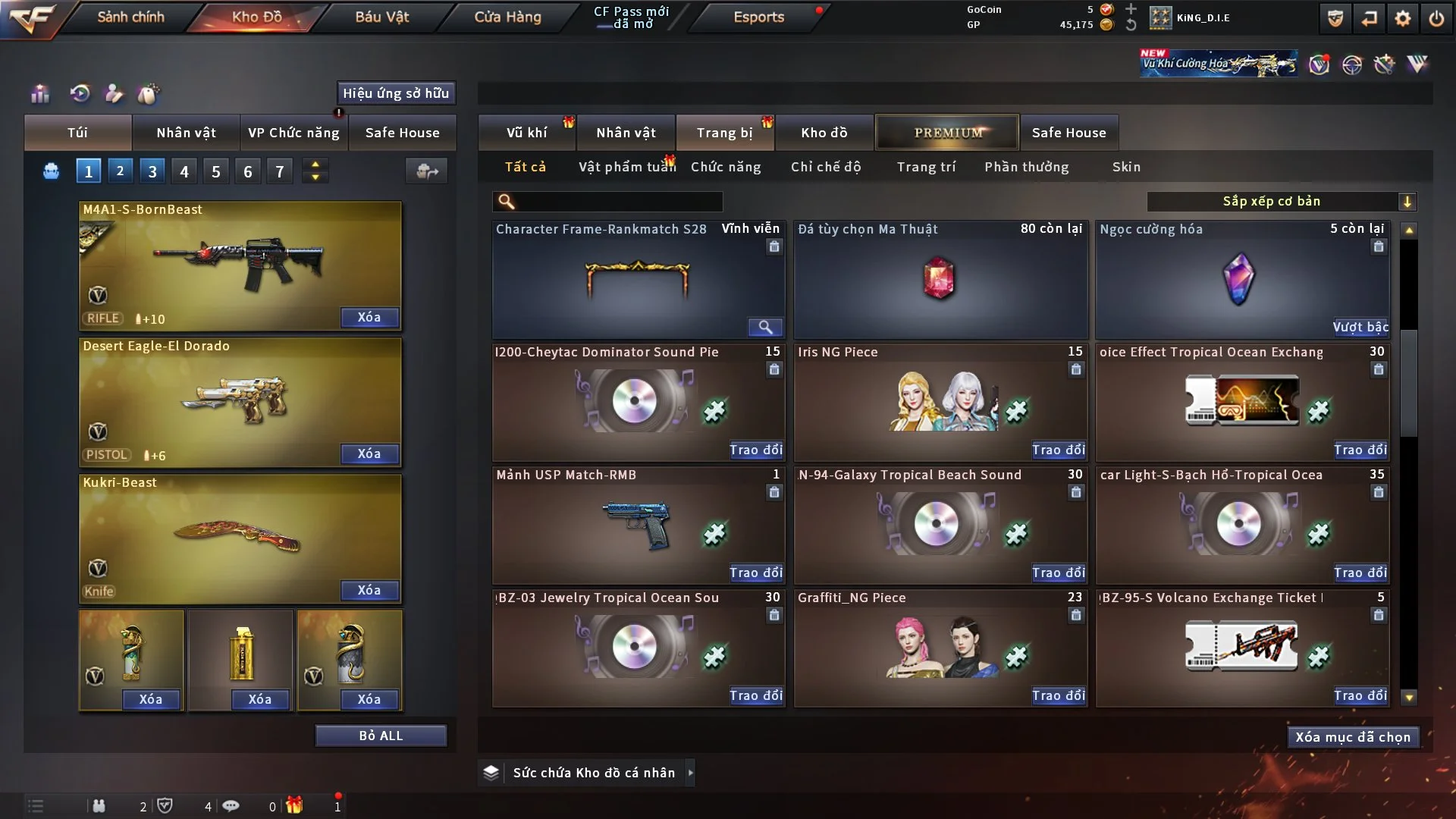
Task: Choose bag slot number 3
Action: click(152, 171)
